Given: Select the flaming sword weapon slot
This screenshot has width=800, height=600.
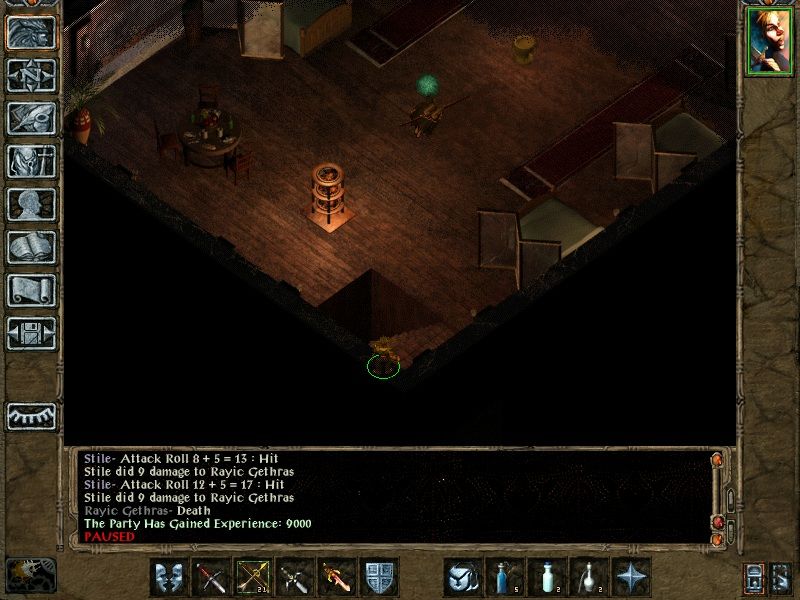Looking at the screenshot, I should pos(337,577).
